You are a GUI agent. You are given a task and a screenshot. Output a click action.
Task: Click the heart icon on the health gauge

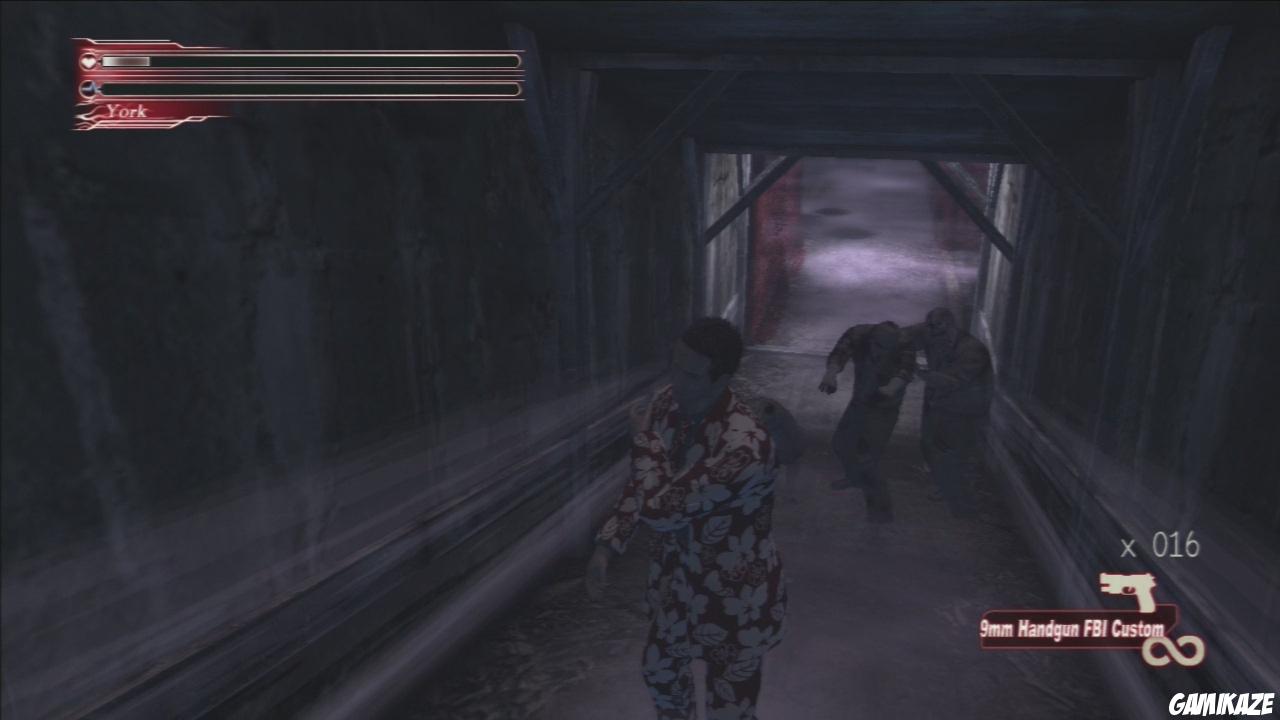(x=88, y=61)
